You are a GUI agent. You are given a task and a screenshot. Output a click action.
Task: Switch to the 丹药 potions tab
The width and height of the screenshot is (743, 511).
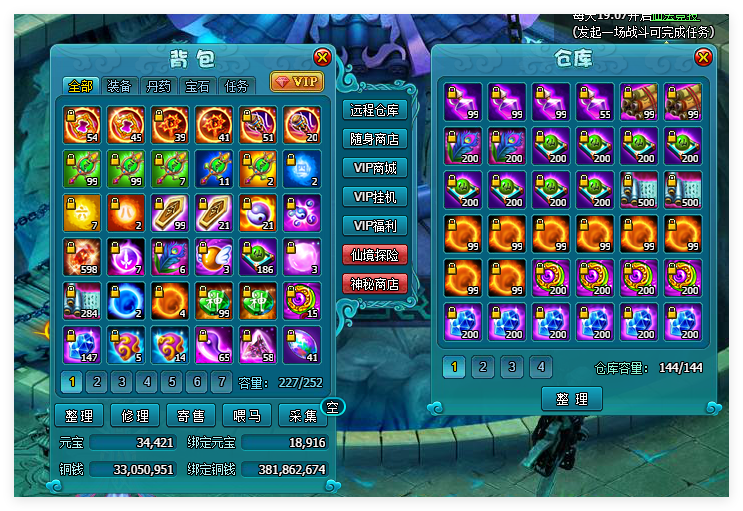(158, 86)
